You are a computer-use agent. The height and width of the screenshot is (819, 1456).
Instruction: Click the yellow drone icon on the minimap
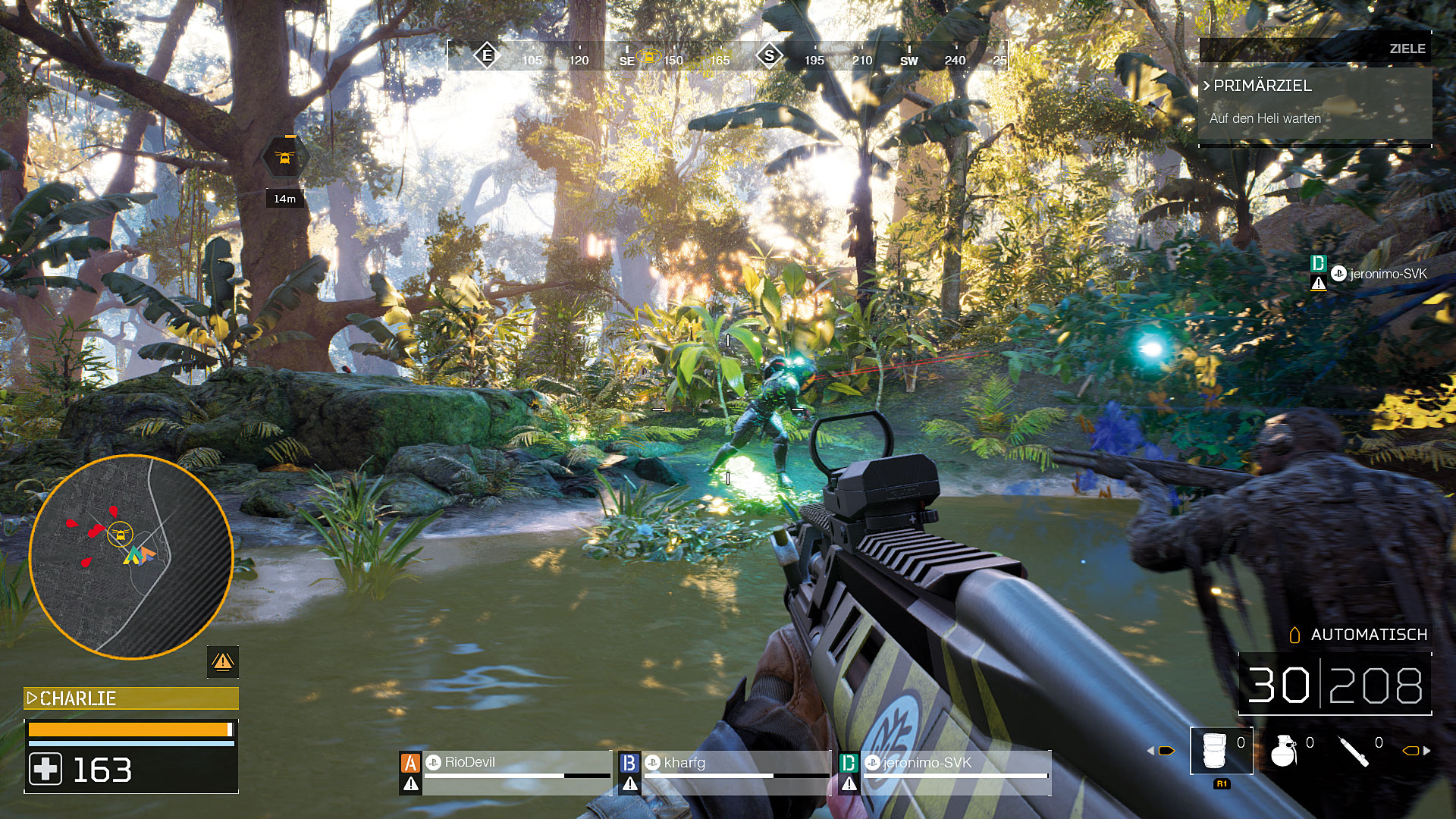[120, 535]
